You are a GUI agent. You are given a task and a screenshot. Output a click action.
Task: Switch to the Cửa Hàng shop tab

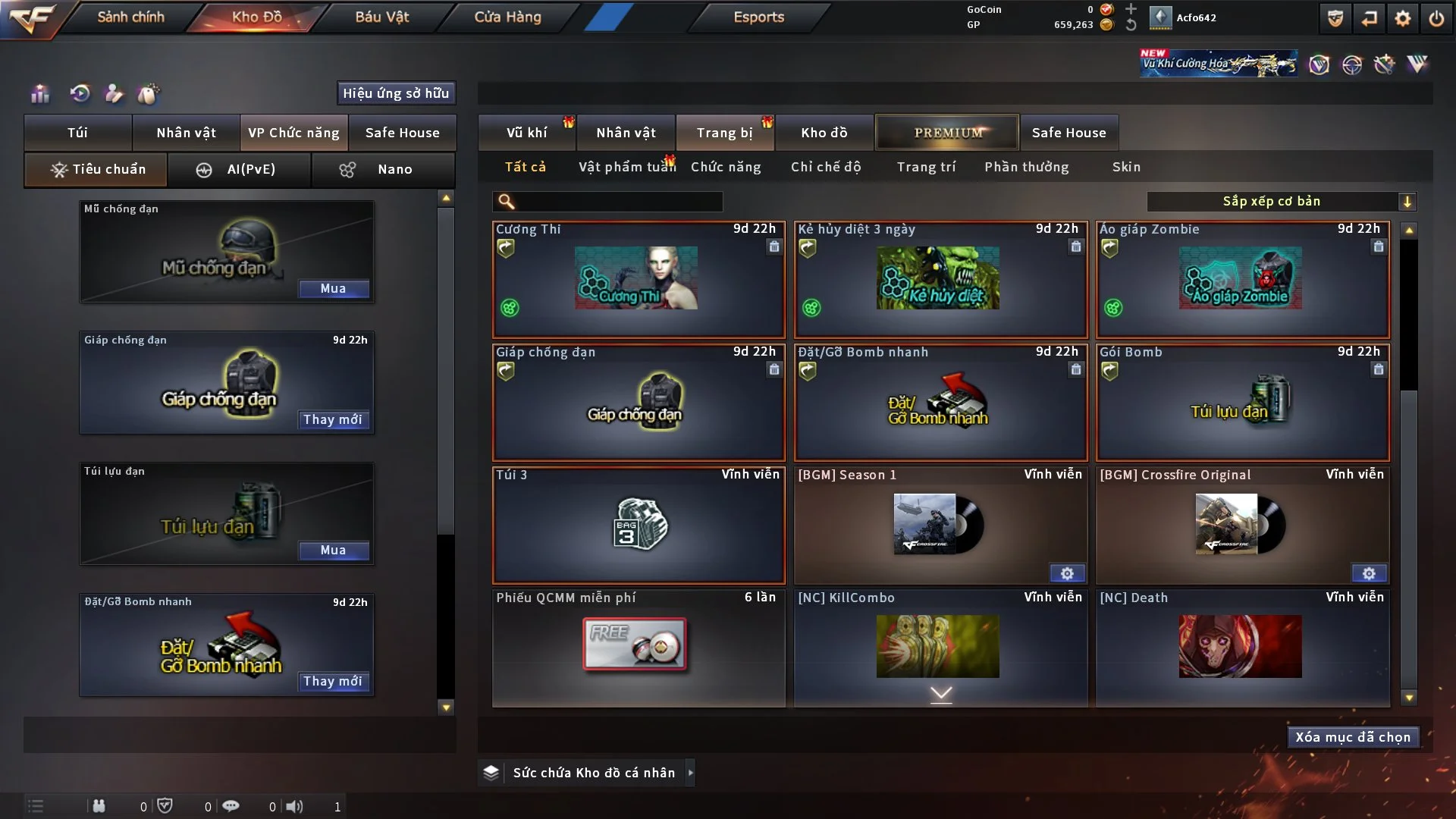tap(507, 17)
